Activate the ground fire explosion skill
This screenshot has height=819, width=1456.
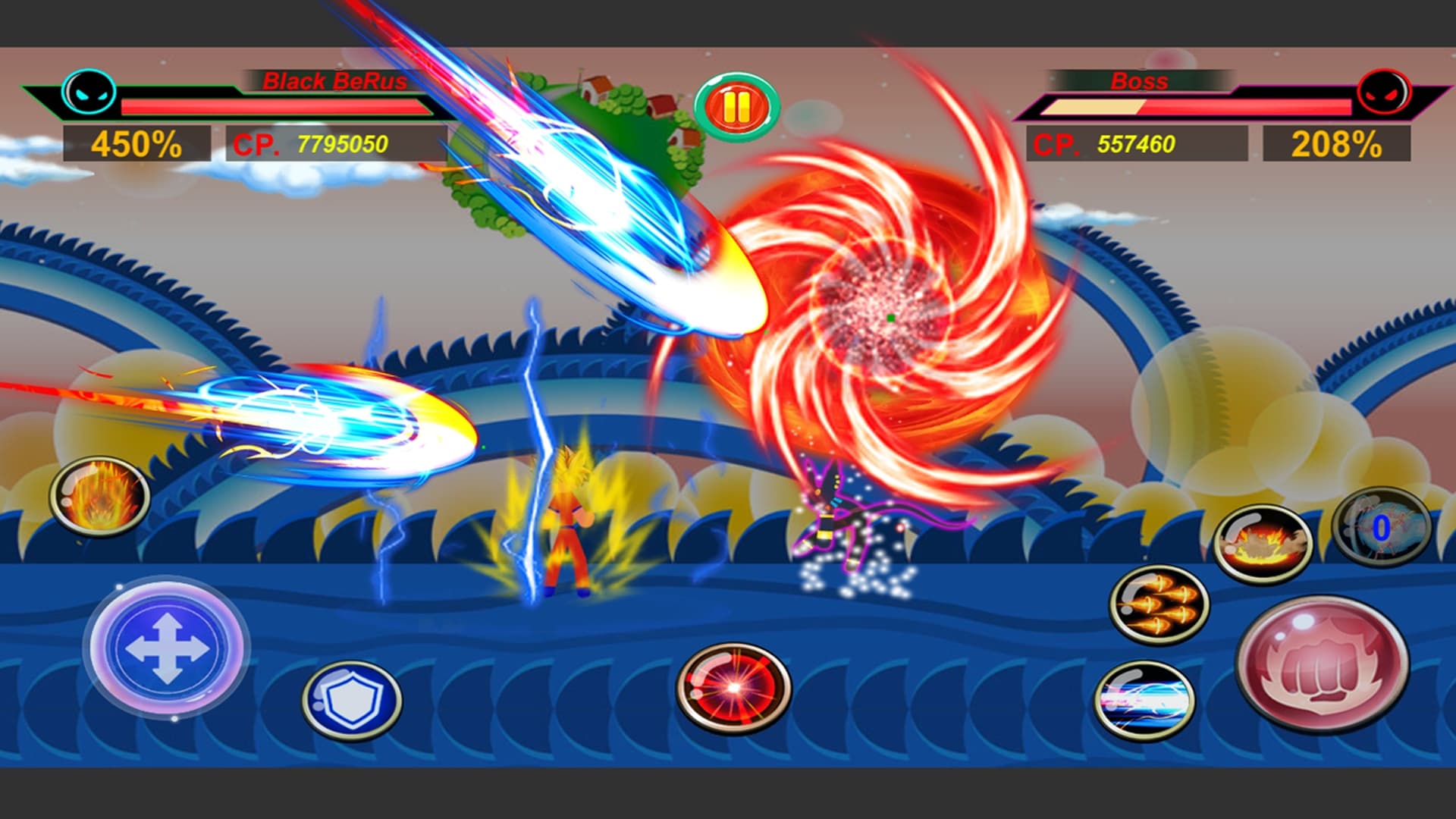point(1263,543)
